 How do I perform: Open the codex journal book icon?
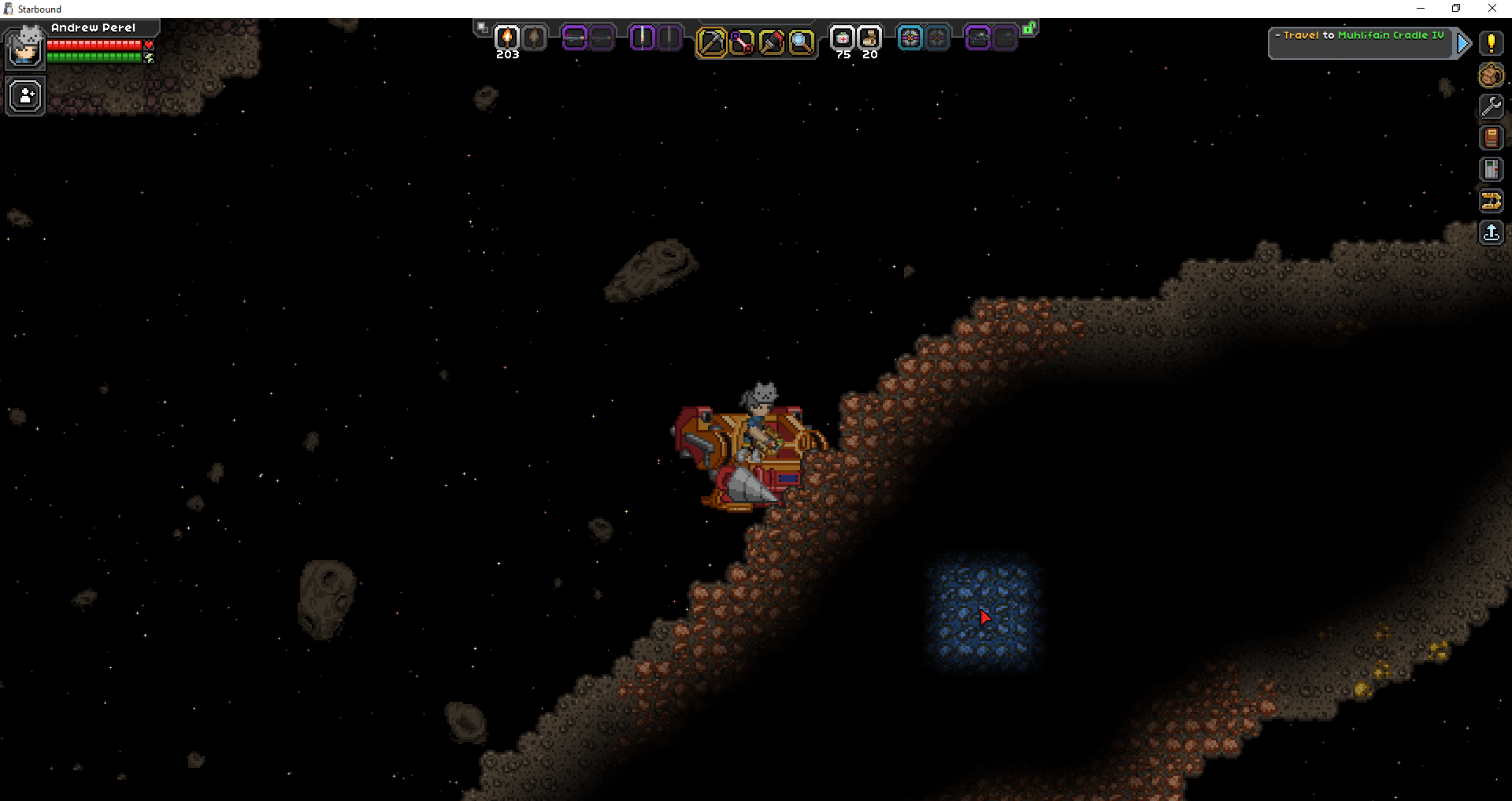coord(1492,138)
